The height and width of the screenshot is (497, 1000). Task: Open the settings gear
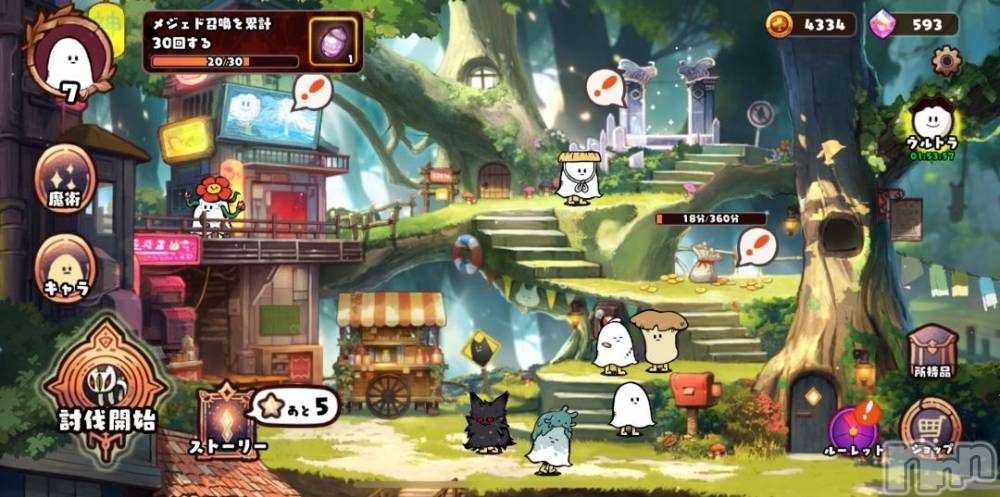pyautogui.click(x=945, y=62)
